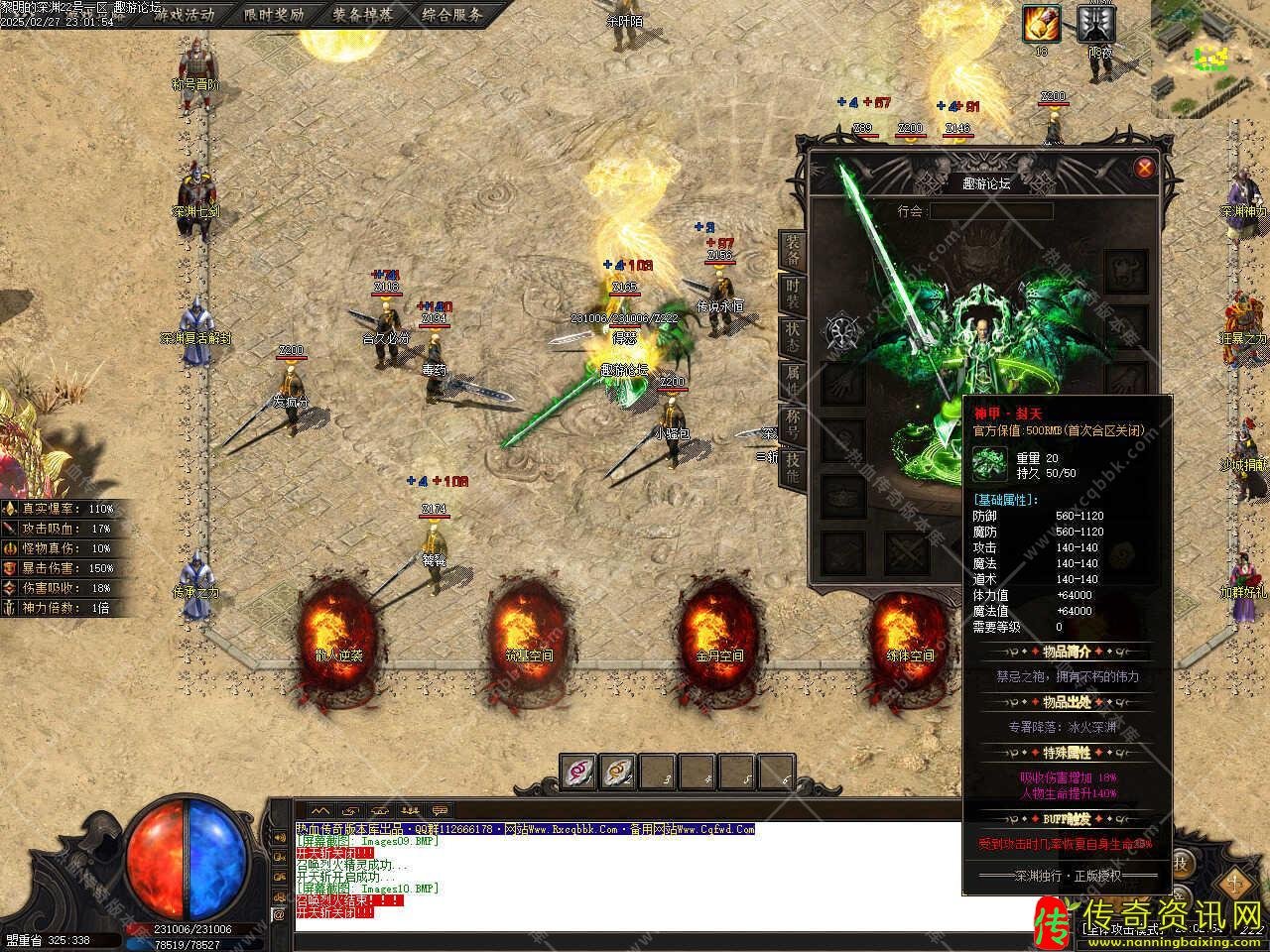Open the 装备掉落 menu
The image size is (1270, 952).
[362, 14]
